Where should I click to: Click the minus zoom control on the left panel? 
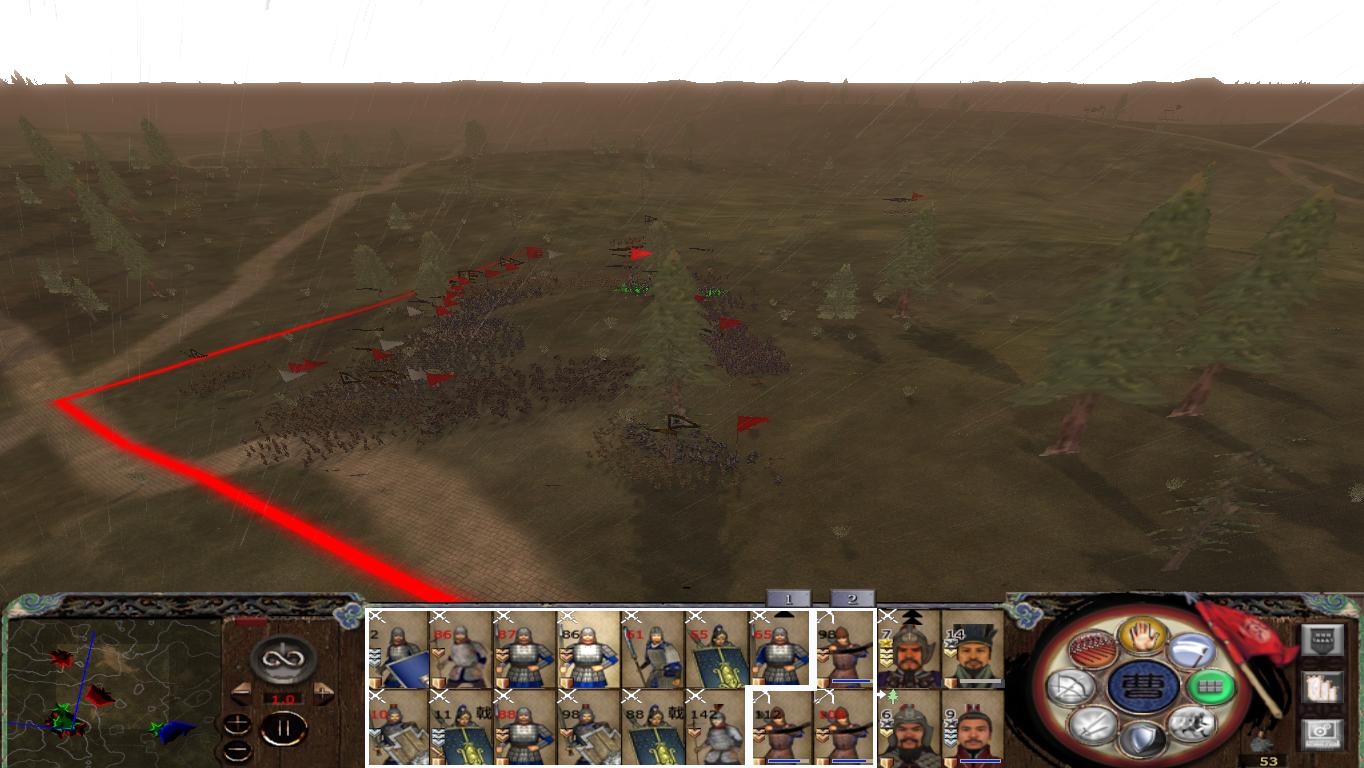click(x=238, y=750)
